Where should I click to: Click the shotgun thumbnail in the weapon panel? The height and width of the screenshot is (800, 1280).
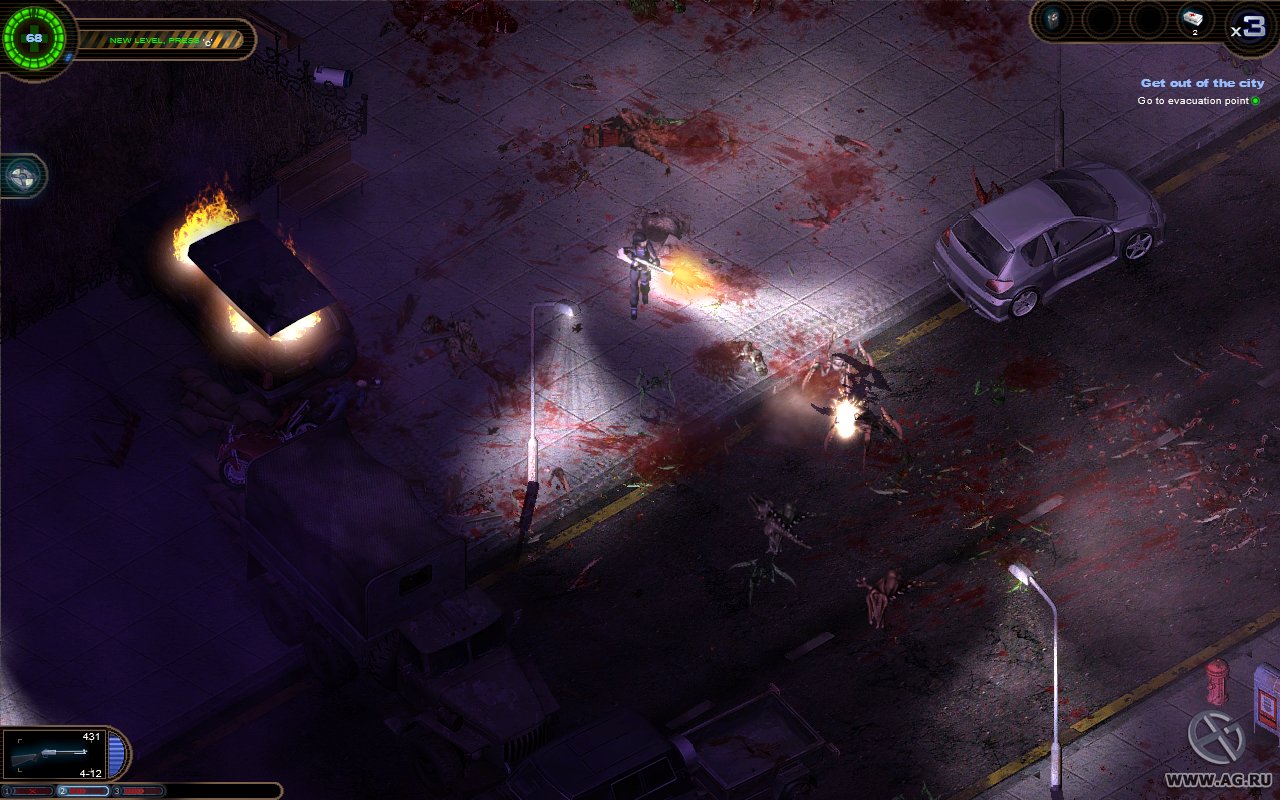point(50,753)
